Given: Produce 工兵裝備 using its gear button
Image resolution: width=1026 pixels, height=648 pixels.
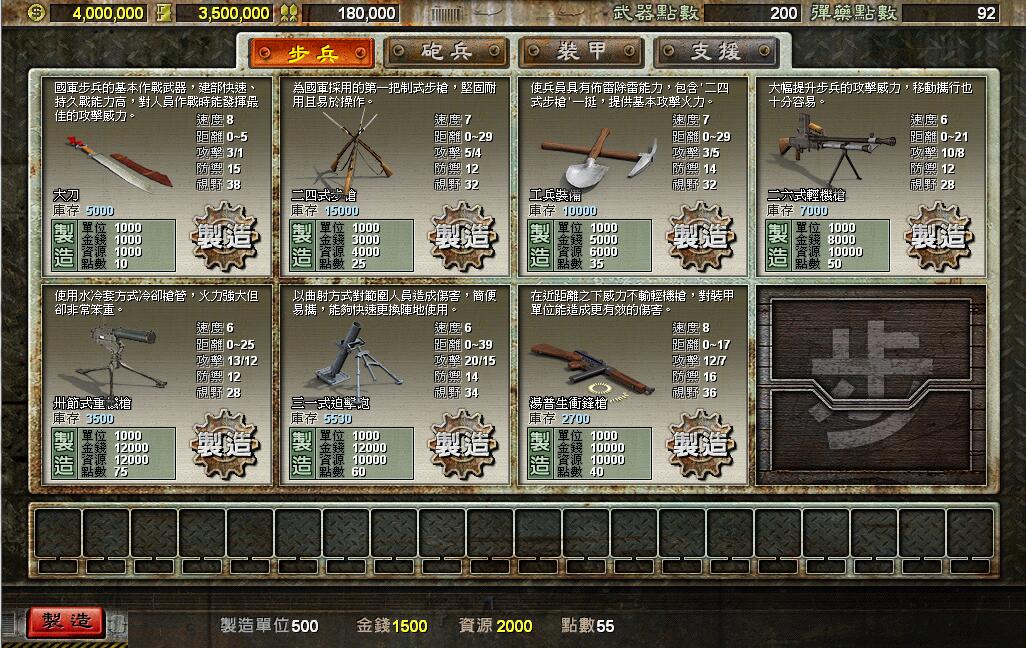Looking at the screenshot, I should point(701,237).
